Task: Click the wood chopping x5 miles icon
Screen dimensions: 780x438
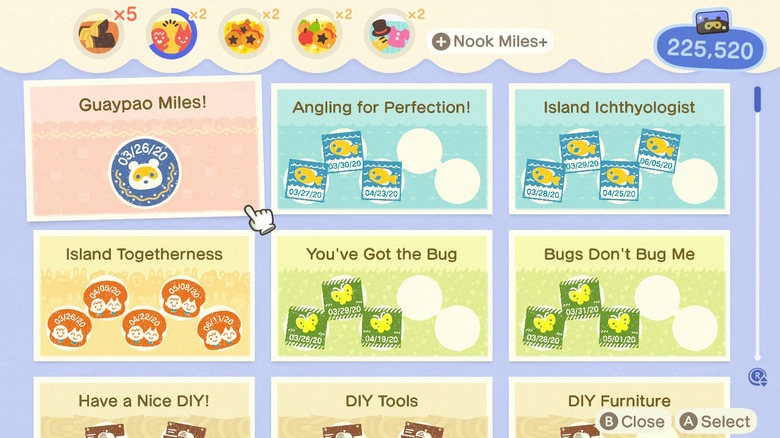Action: point(99,36)
